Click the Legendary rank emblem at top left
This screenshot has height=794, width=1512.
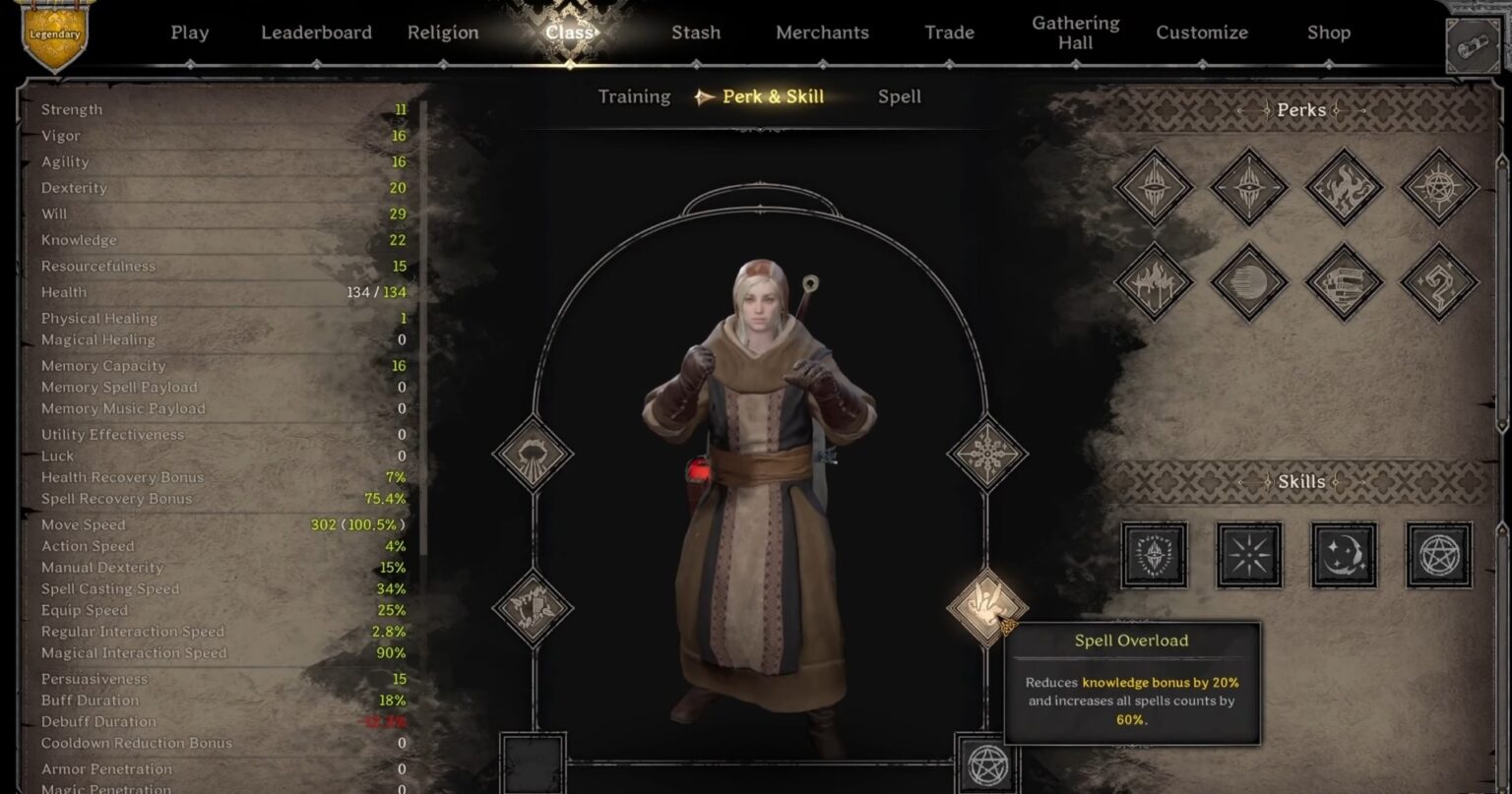tap(56, 34)
